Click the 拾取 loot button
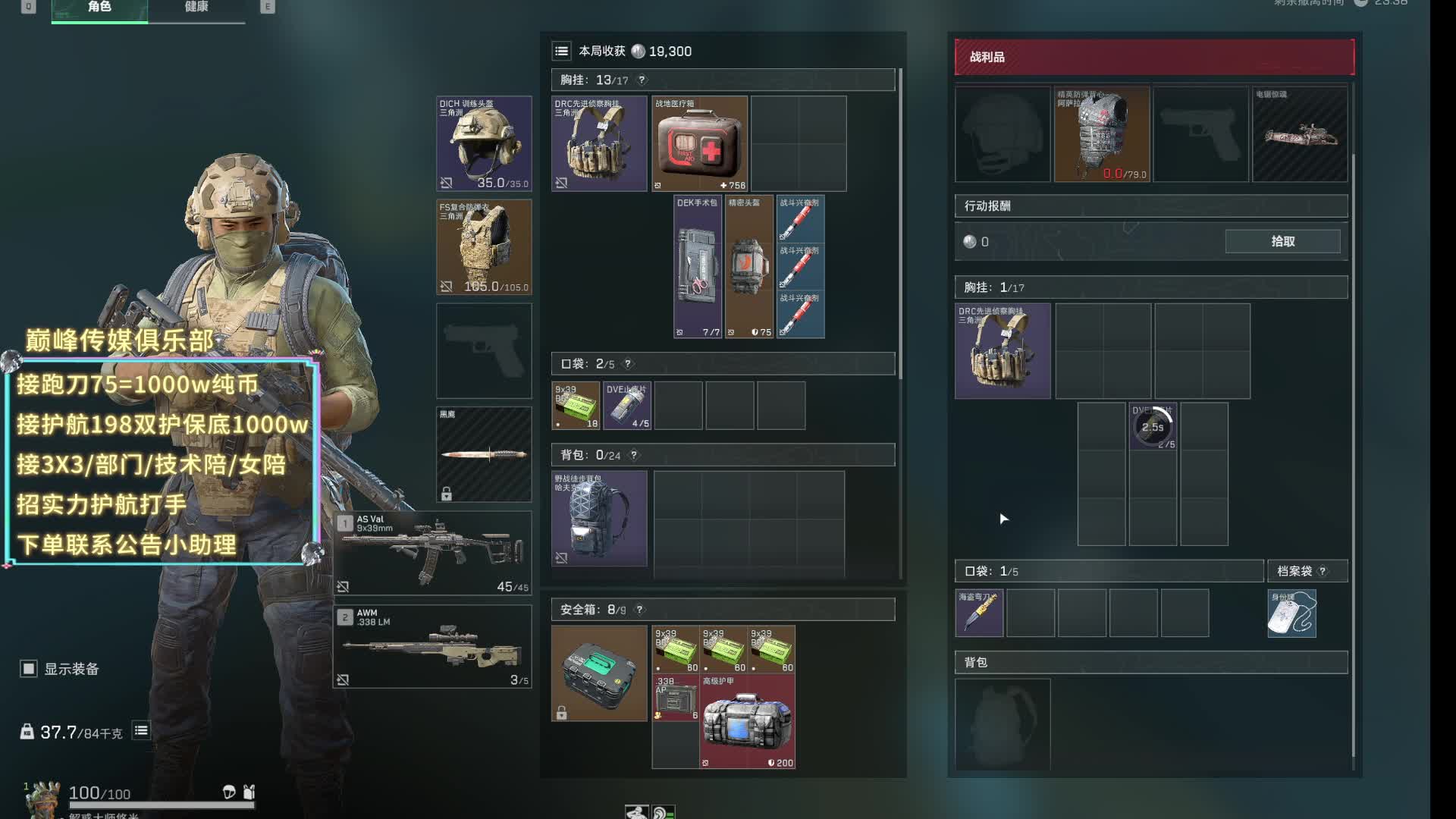The height and width of the screenshot is (819, 1456). tap(1282, 241)
